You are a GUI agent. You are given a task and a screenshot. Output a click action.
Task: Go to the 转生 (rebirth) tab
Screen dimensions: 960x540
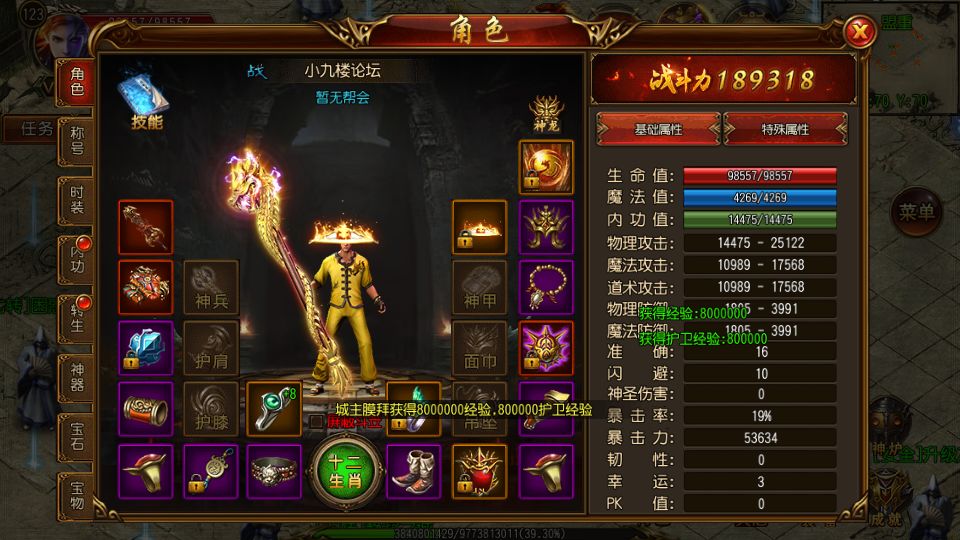pos(77,320)
